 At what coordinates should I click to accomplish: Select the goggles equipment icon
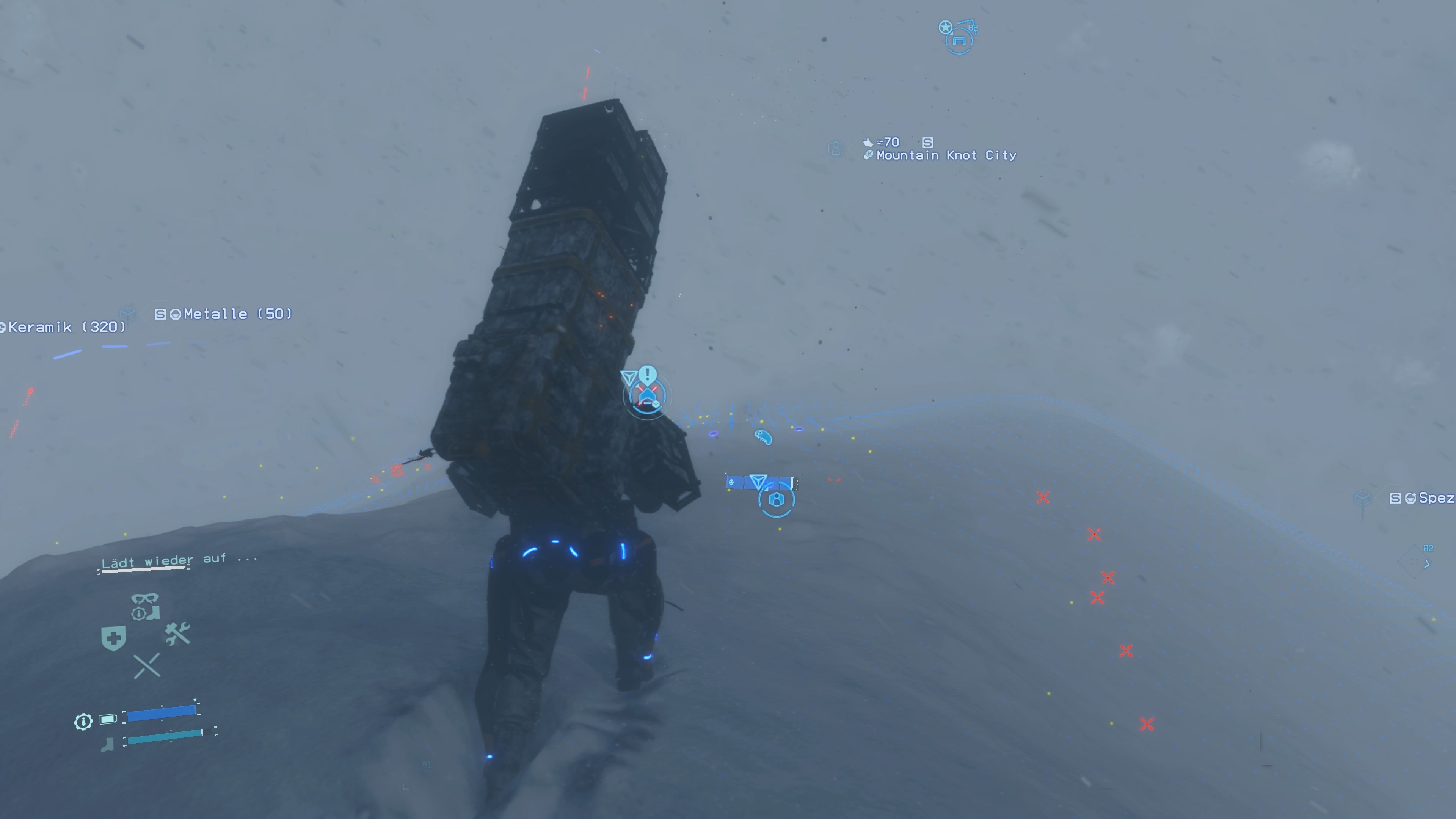[145, 599]
